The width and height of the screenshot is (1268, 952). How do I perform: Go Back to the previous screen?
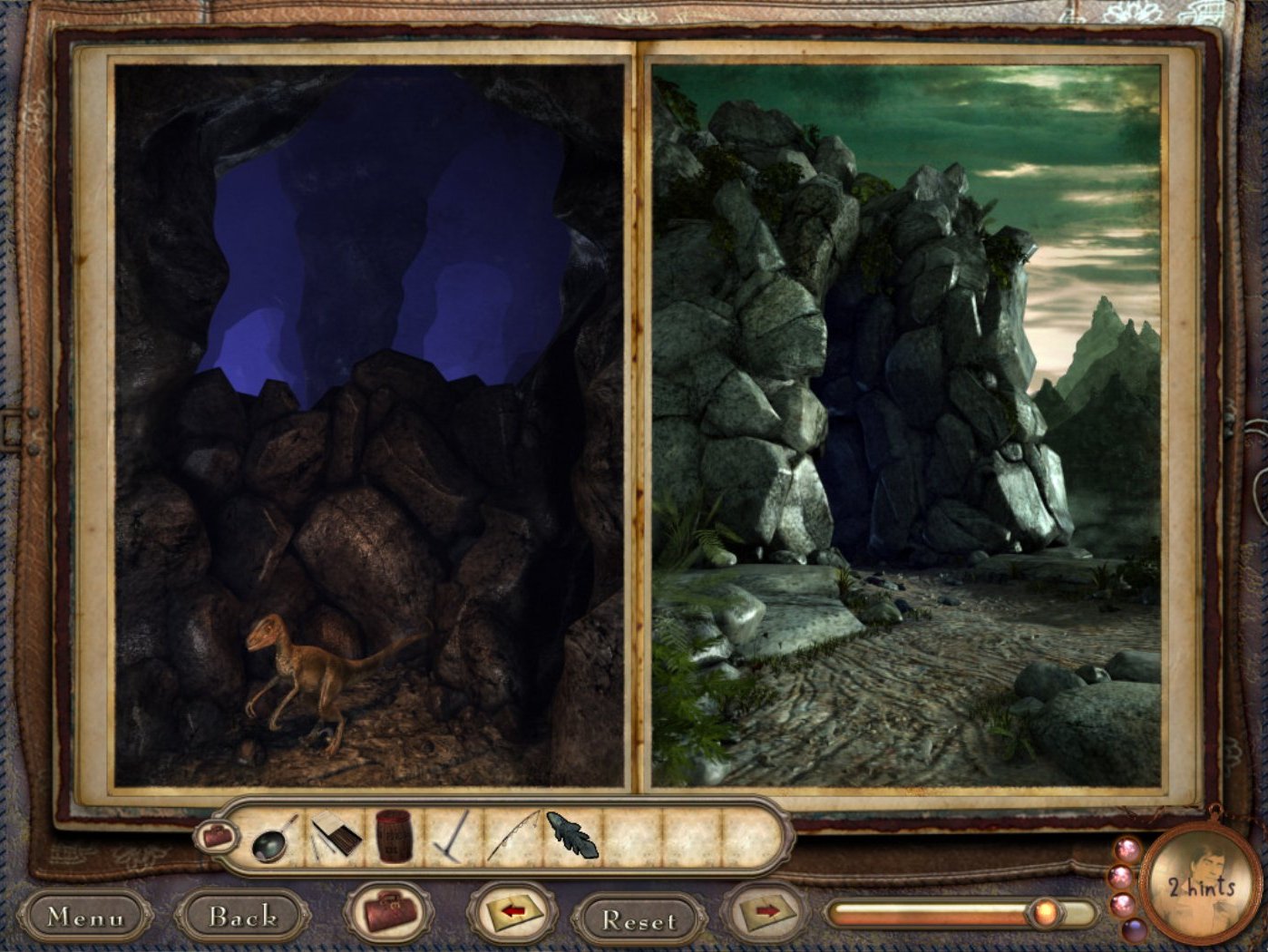241,917
